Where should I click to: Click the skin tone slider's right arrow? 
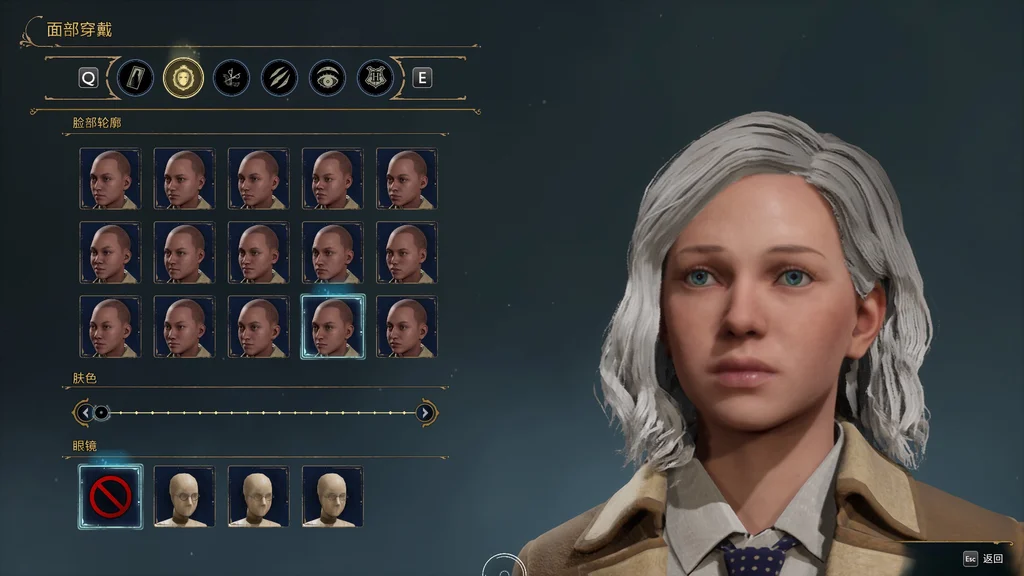[426, 412]
